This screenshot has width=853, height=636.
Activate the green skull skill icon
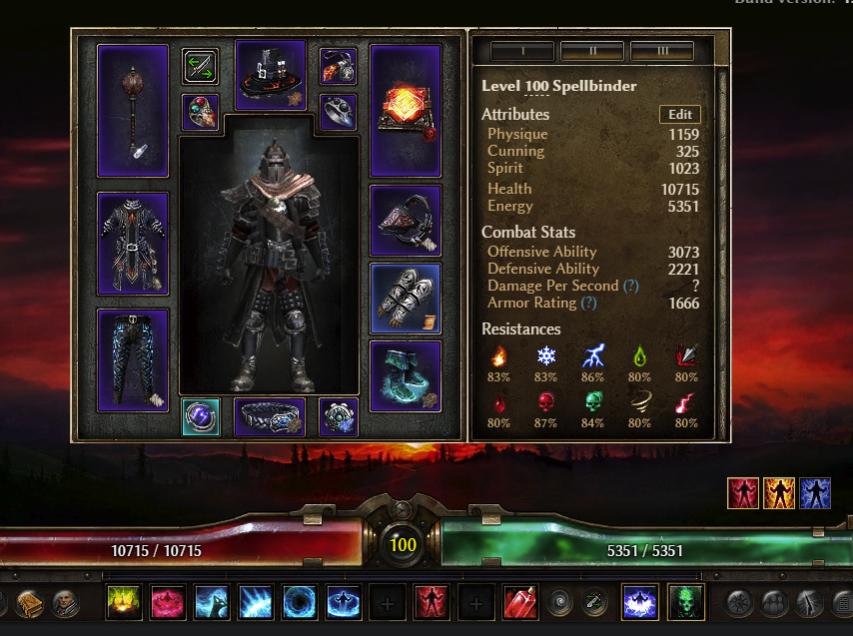click(686, 602)
